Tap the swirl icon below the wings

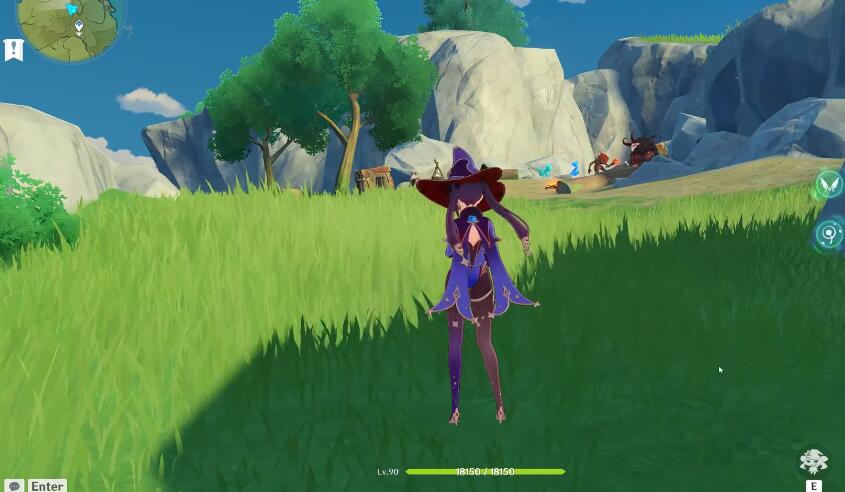click(829, 235)
